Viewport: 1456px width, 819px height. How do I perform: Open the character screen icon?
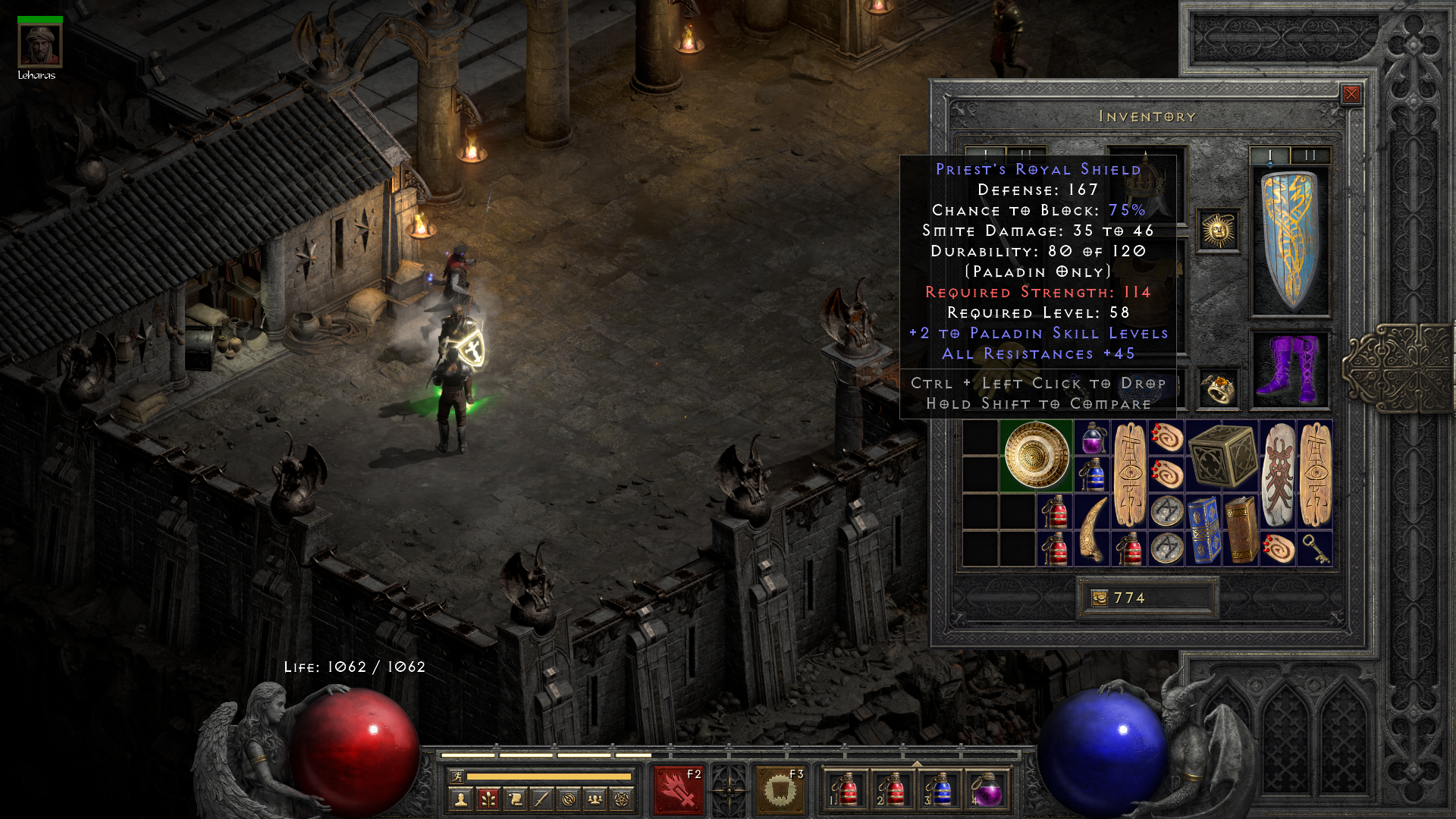pyautogui.click(x=460, y=800)
